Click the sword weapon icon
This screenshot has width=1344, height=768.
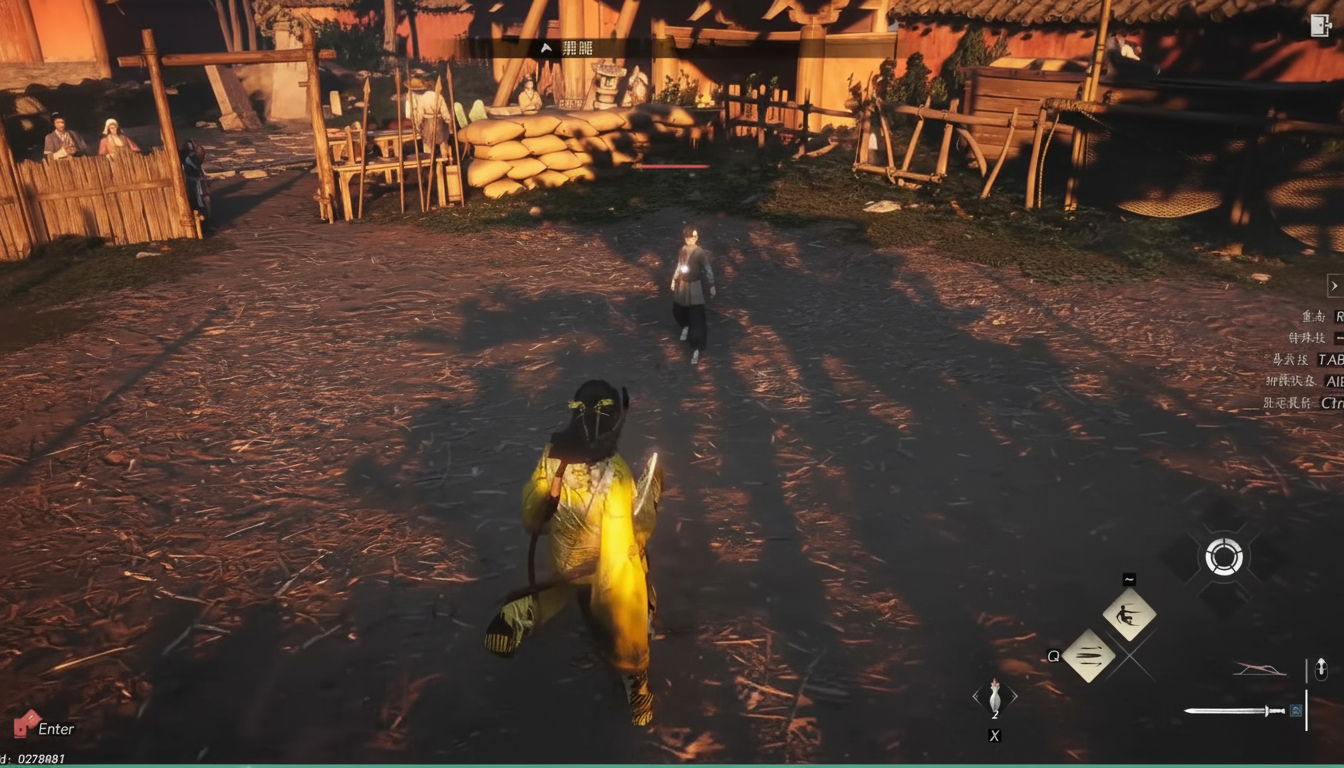pos(1235,711)
